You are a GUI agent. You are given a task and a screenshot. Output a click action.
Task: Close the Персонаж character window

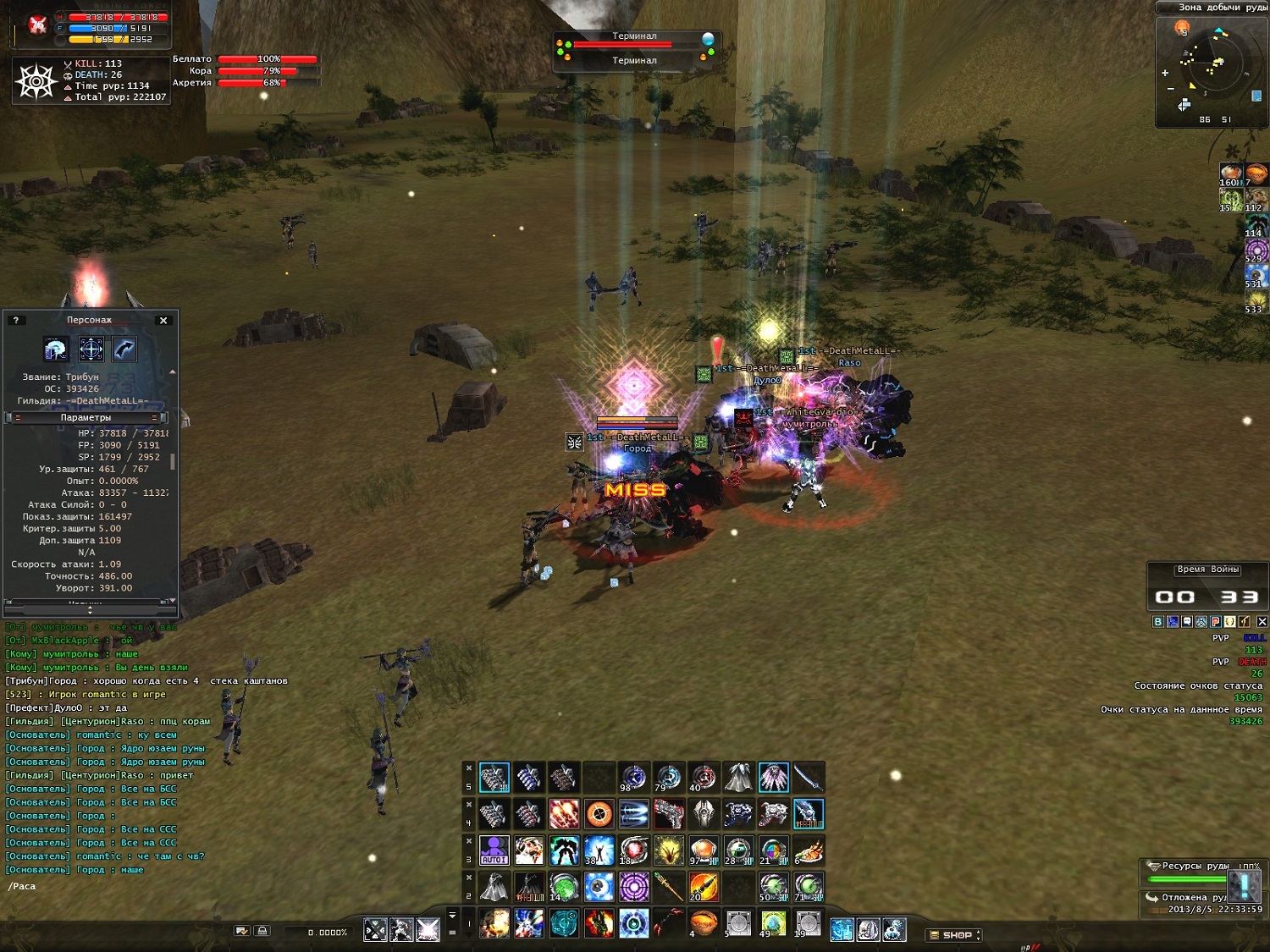[163, 320]
